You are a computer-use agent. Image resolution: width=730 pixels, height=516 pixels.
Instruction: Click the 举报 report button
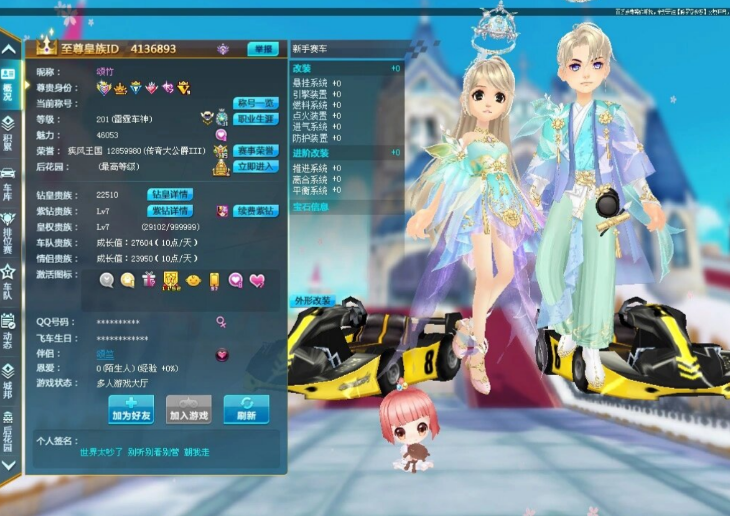pos(263,49)
